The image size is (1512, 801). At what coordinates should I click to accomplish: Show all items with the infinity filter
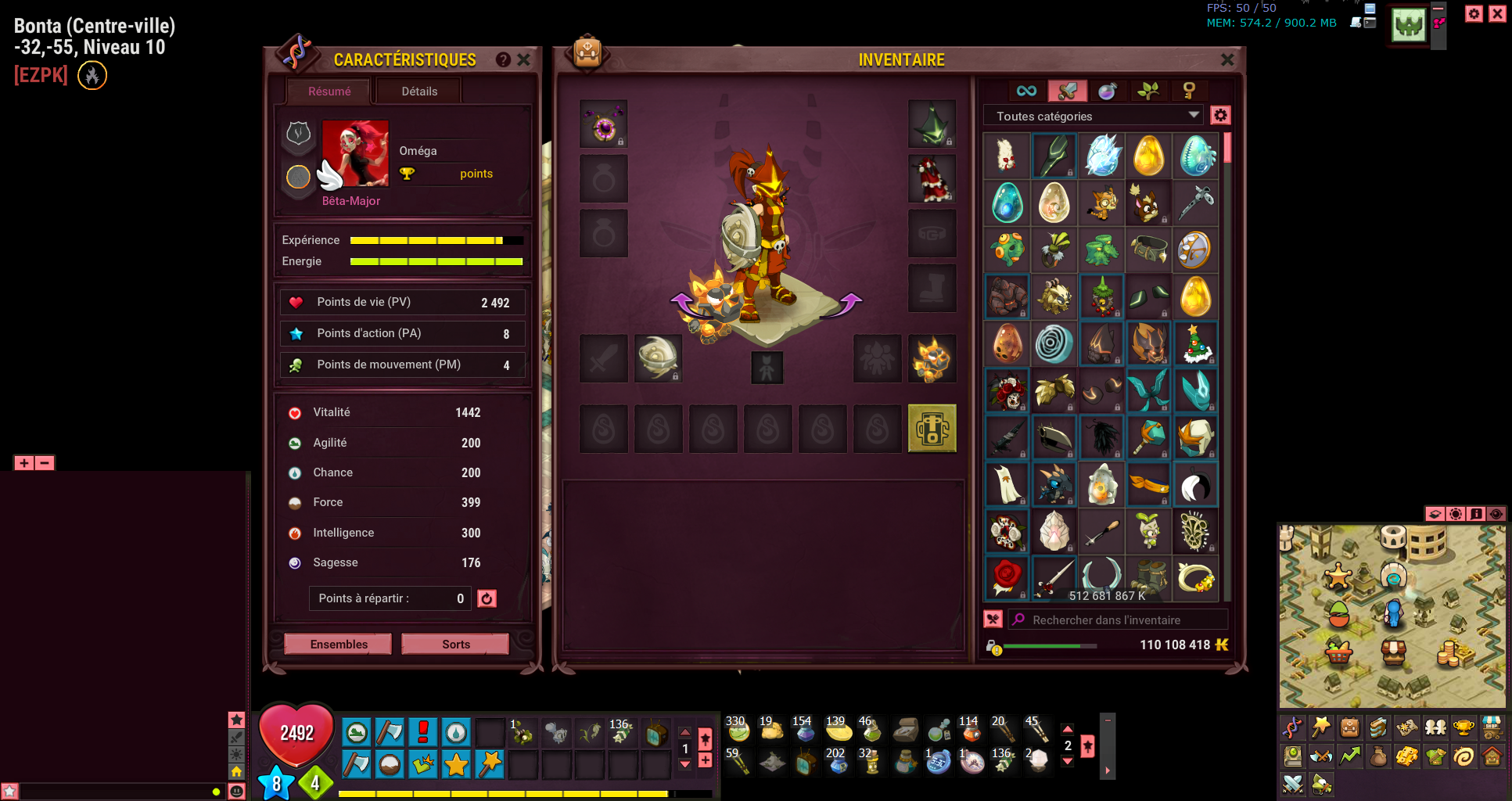tap(1026, 91)
